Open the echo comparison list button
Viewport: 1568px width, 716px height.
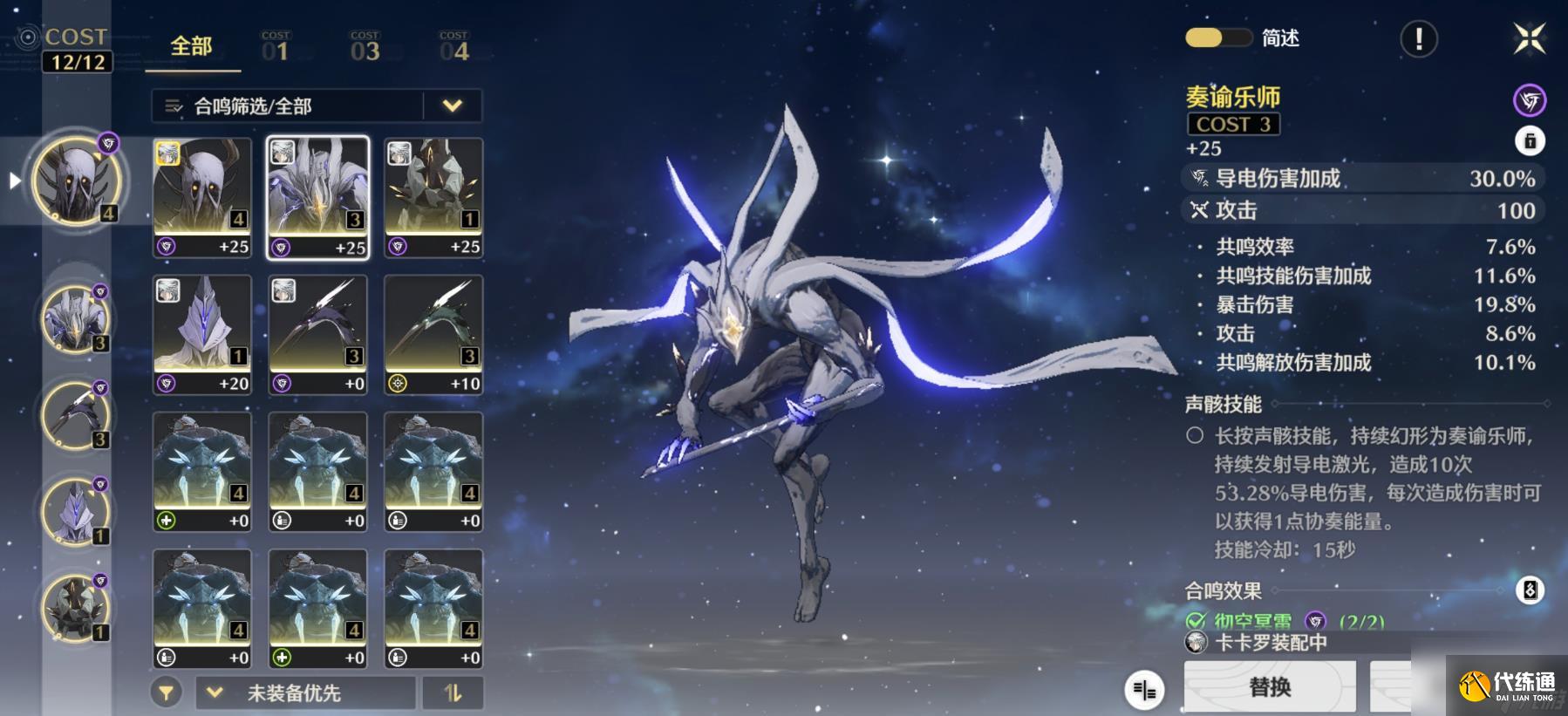coord(1144,690)
